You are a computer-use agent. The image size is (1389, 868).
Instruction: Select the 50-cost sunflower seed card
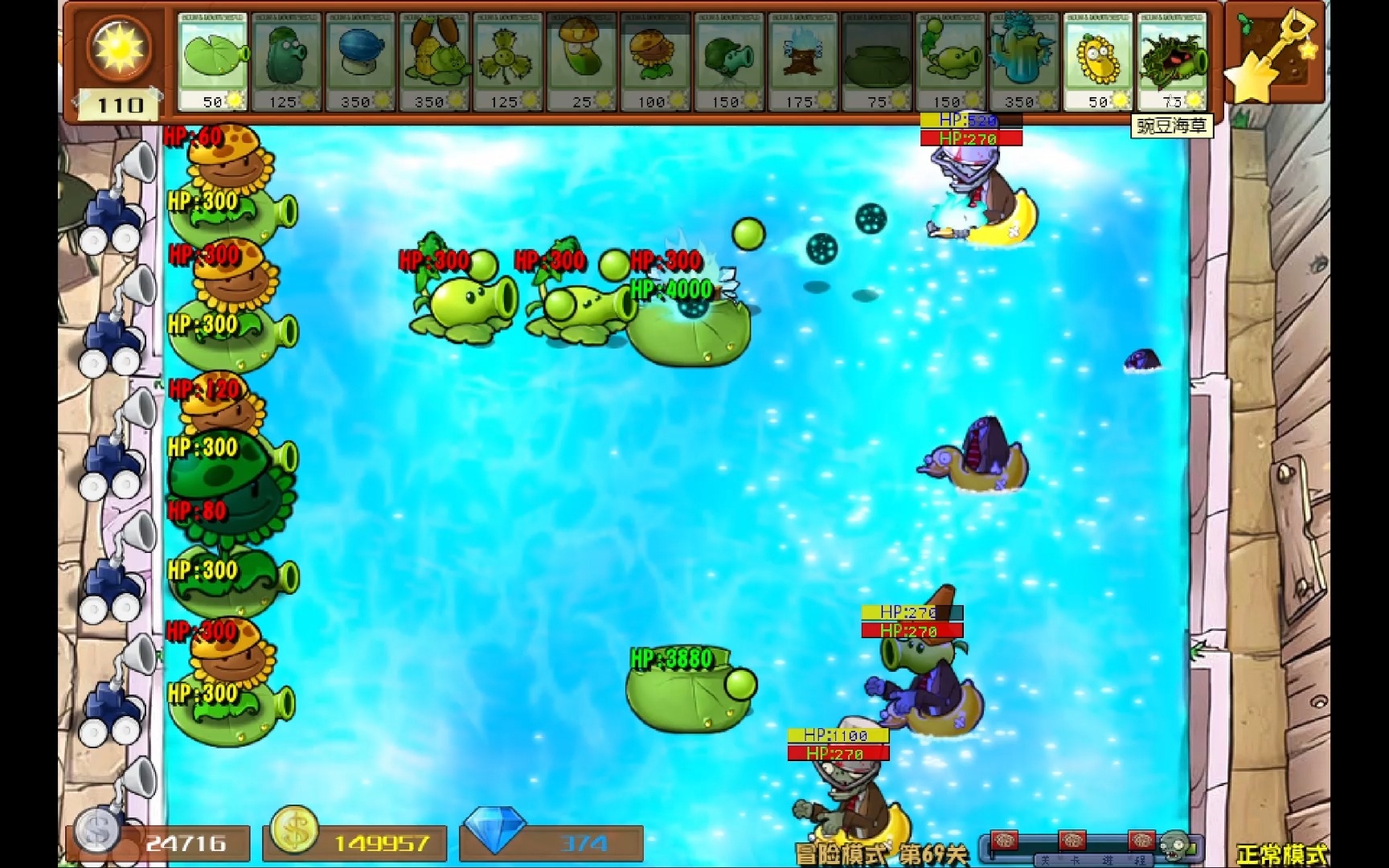tap(1098, 61)
